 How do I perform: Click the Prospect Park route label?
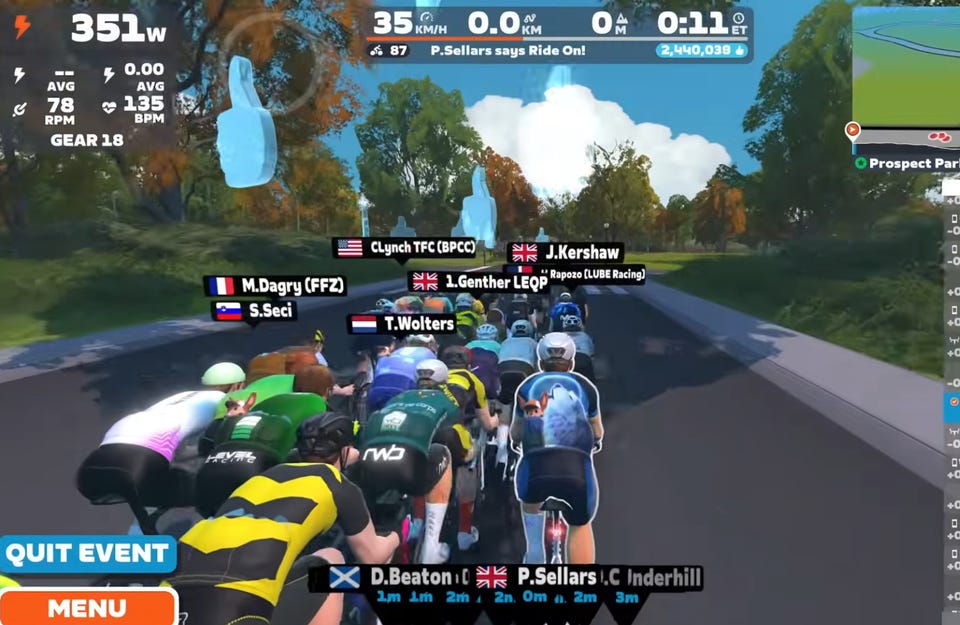pyautogui.click(x=909, y=163)
